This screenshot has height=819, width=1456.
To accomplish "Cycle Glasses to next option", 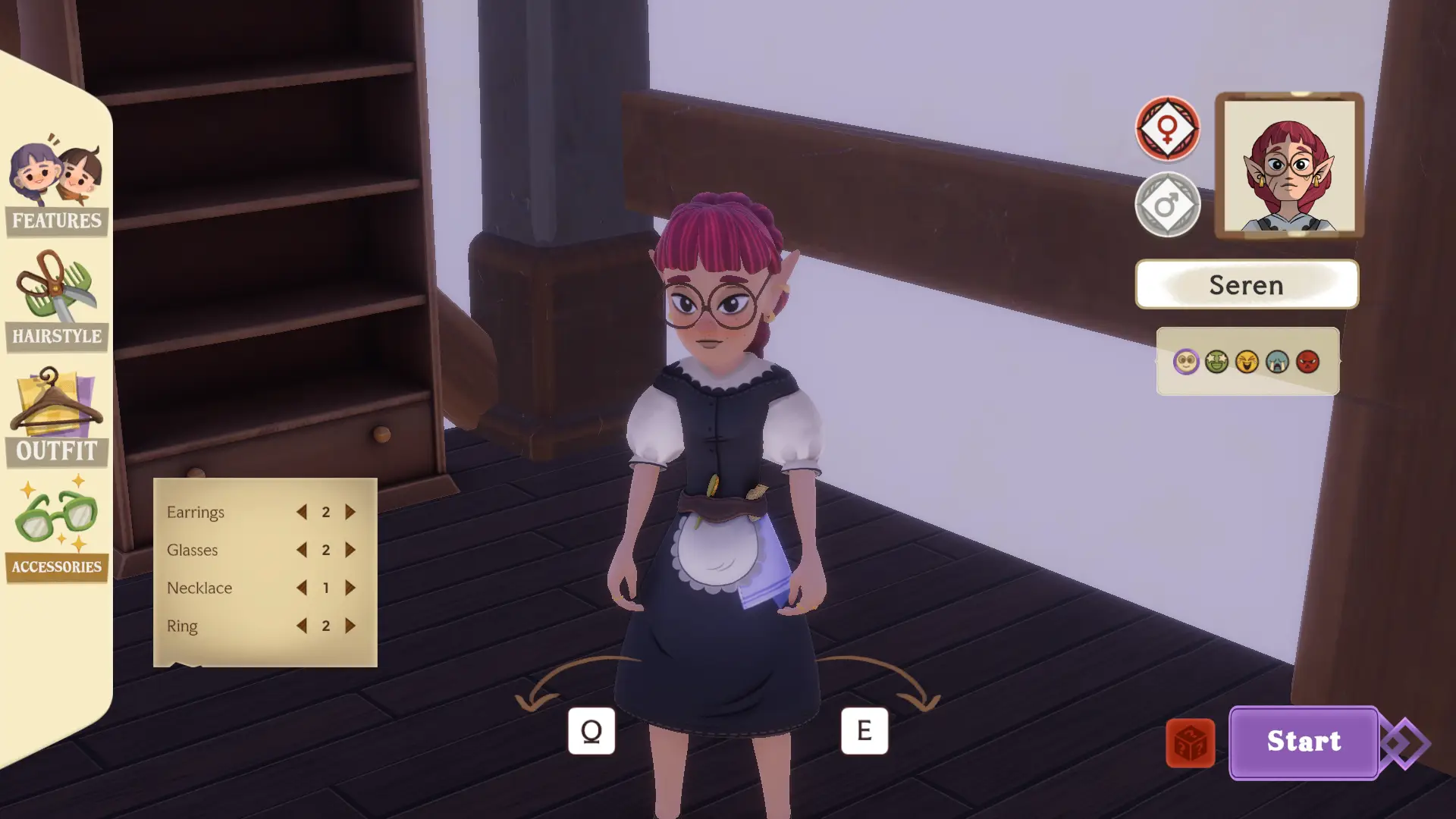I will 350,550.
